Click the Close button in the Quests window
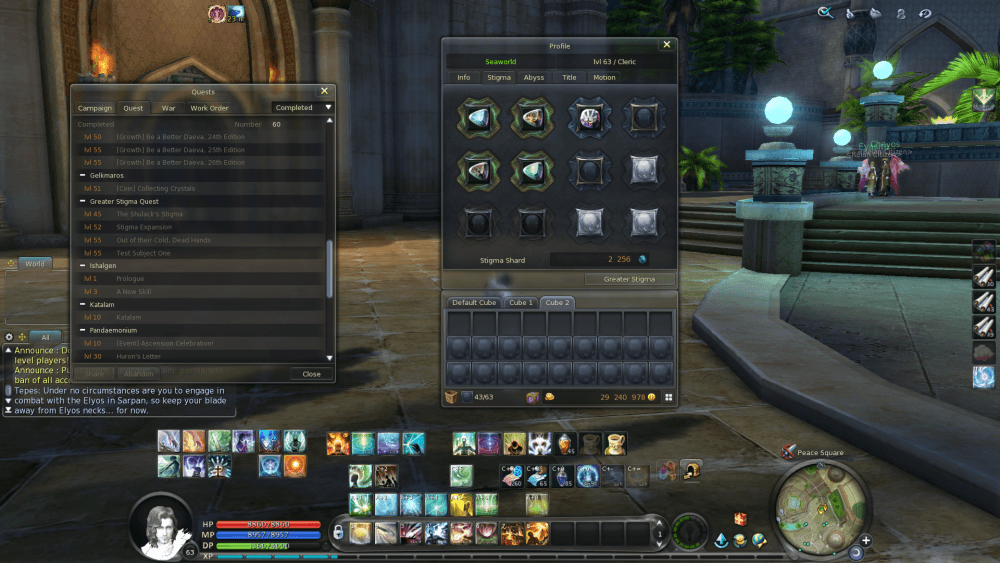 (311, 374)
